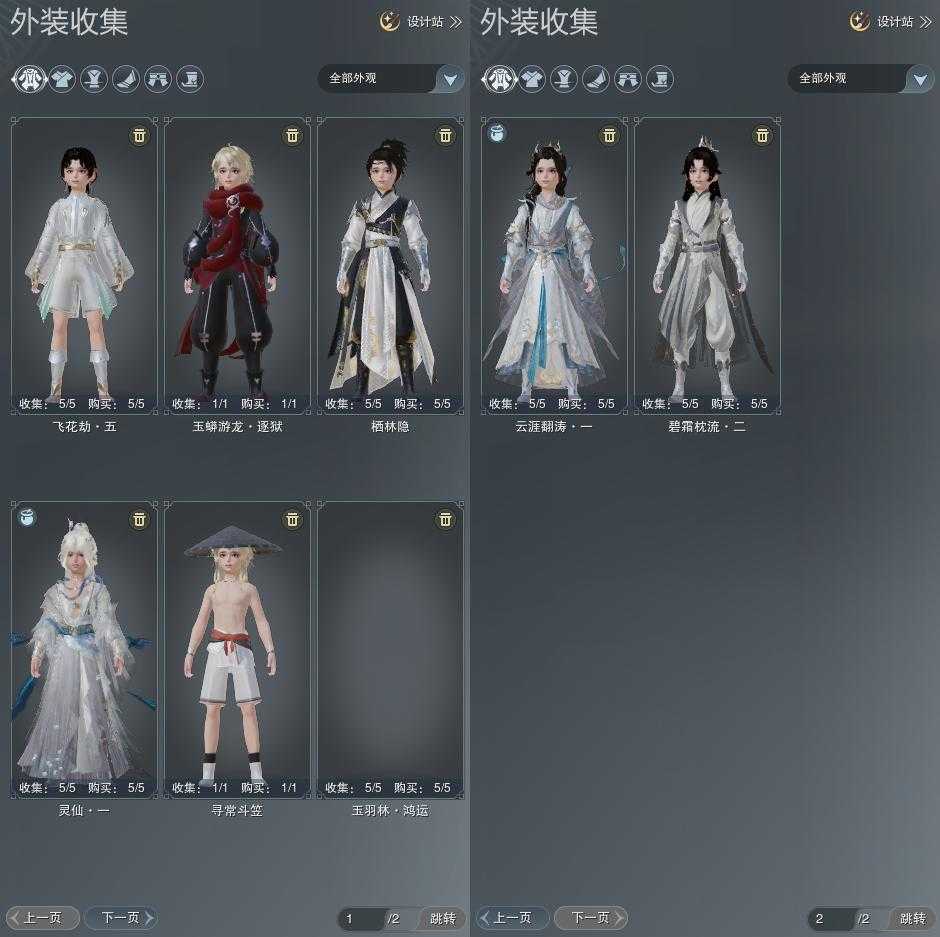The width and height of the screenshot is (940, 937).
Task: Delete the 玉鳞游龙·逐狱 outfit via trash icon
Action: (x=292, y=135)
